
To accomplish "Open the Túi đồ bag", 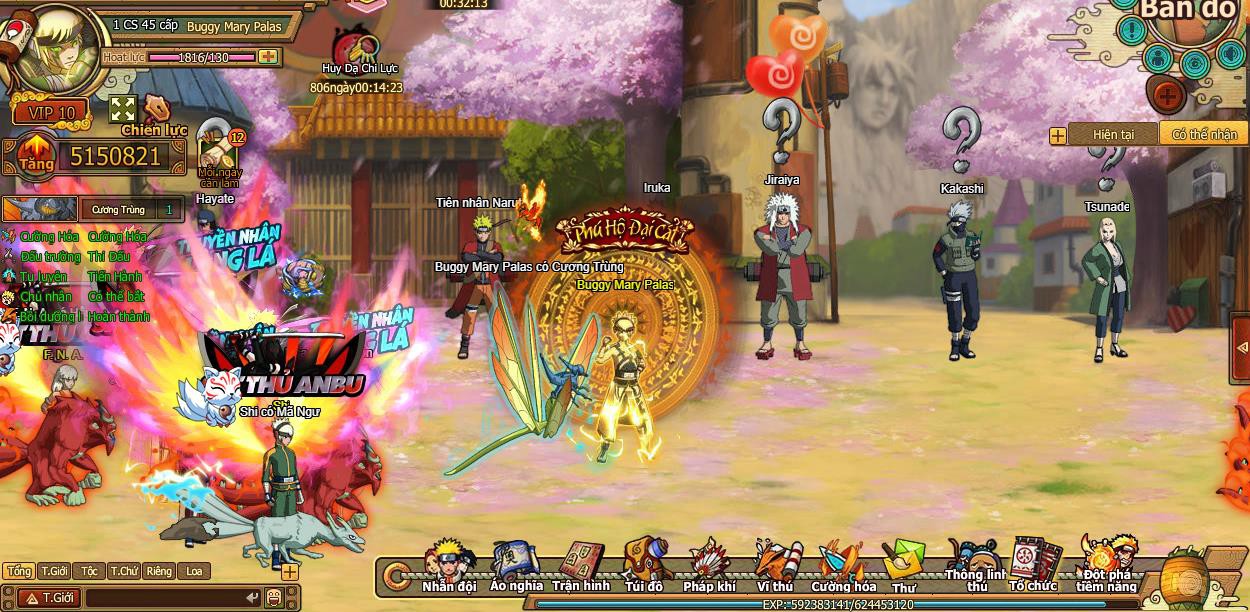I will coord(644,565).
